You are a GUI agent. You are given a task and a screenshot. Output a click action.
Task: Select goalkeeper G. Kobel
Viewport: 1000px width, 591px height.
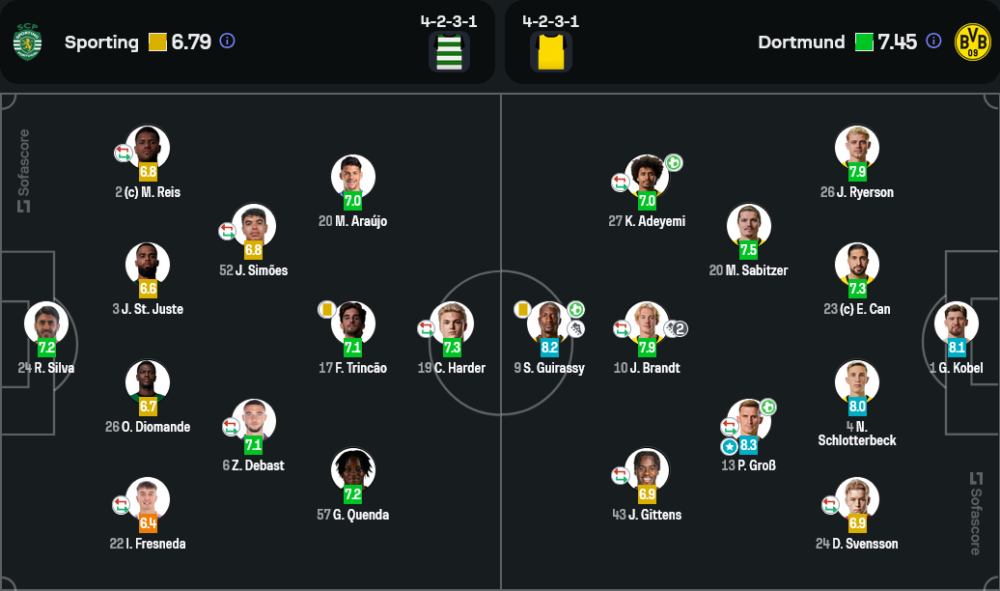click(956, 324)
